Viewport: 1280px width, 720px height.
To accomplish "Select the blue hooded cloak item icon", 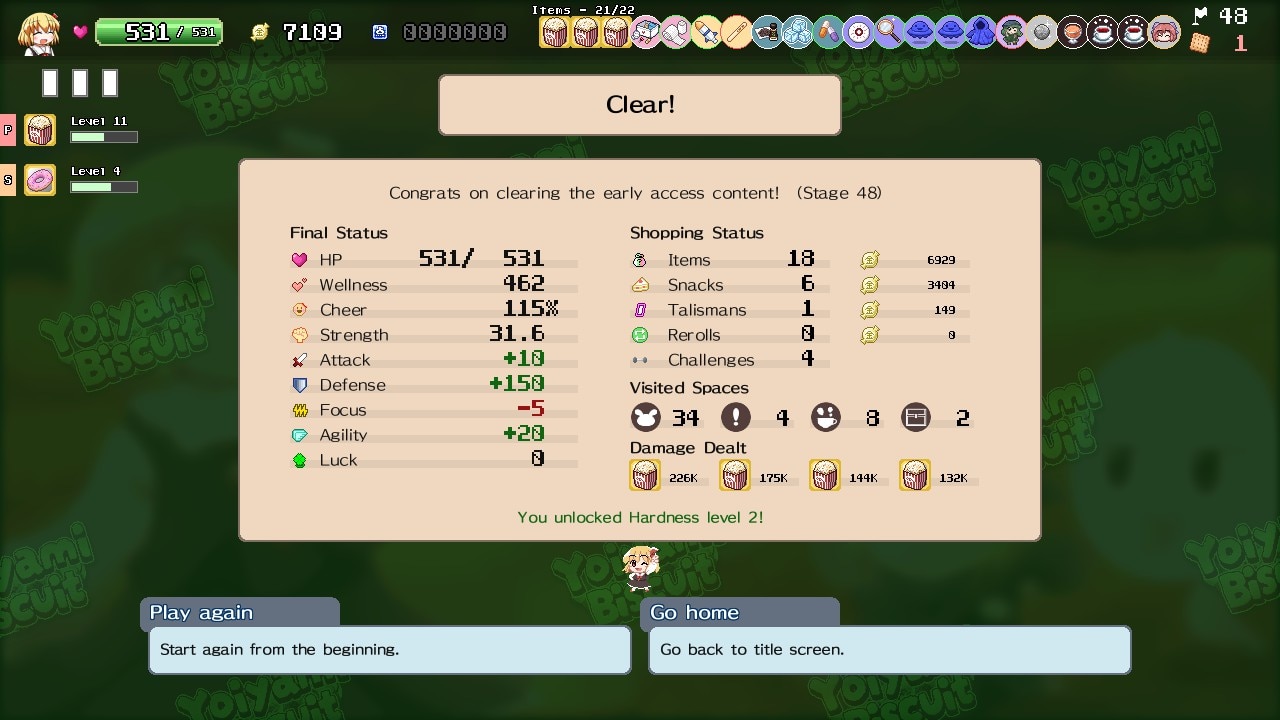I will pyautogui.click(x=980, y=33).
